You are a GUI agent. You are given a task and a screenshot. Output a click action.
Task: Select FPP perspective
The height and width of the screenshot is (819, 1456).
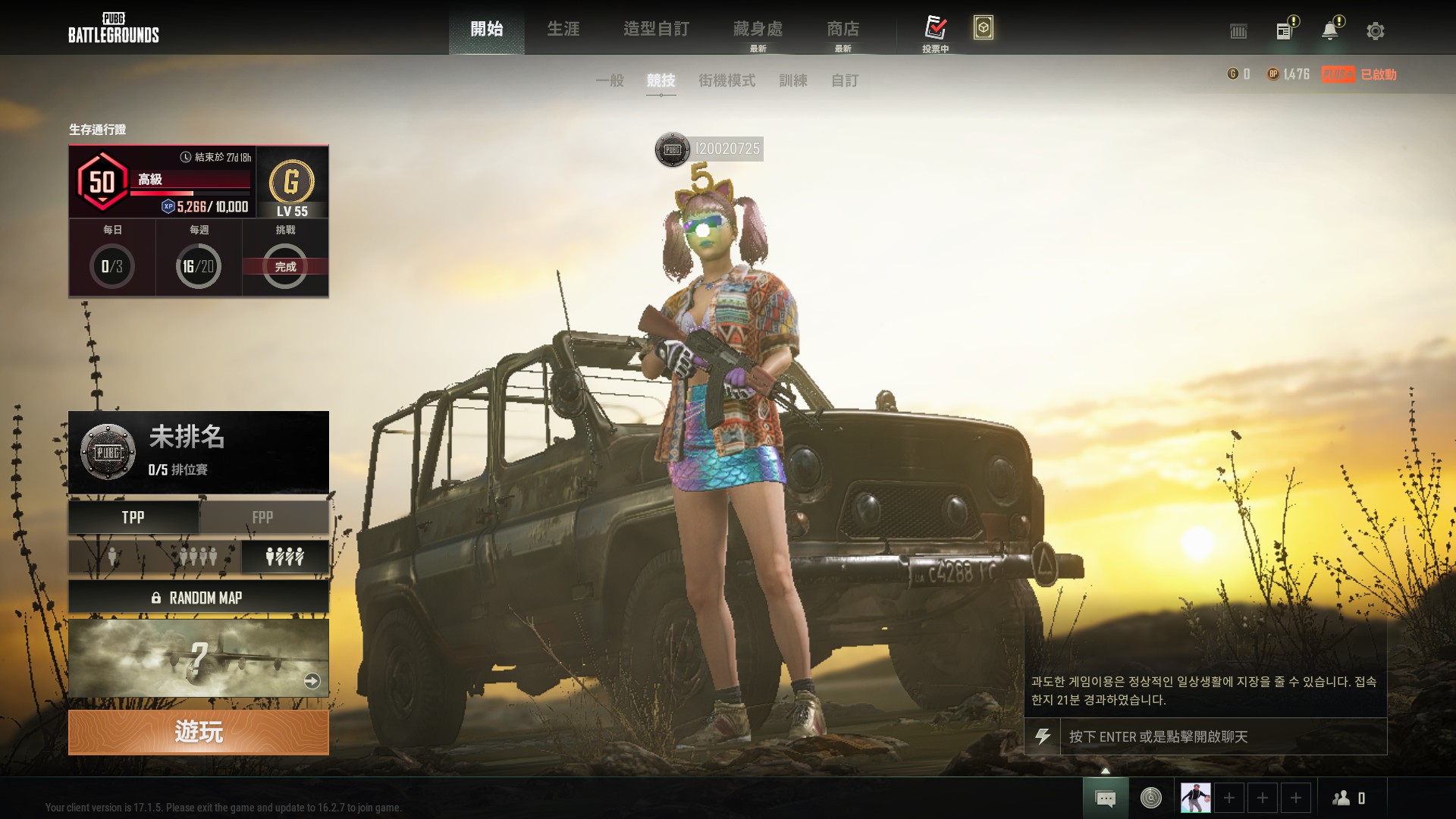click(x=263, y=517)
